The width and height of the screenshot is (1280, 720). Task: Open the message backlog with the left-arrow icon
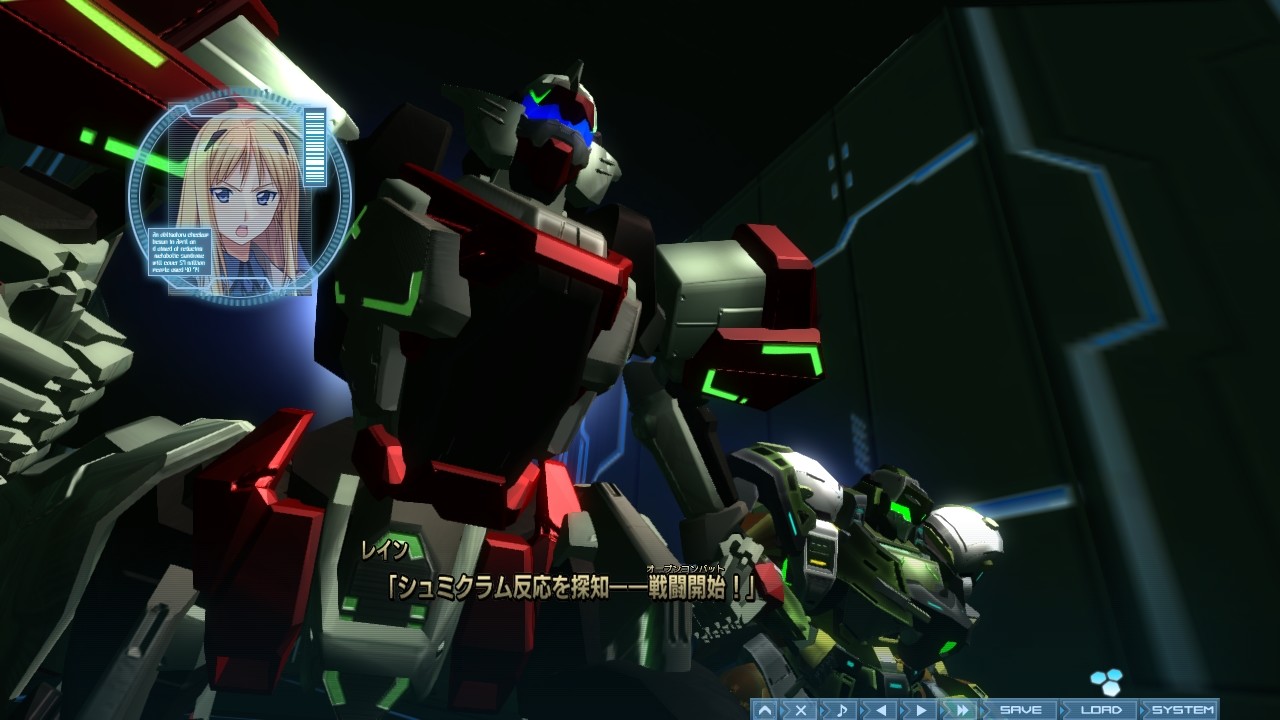880,708
